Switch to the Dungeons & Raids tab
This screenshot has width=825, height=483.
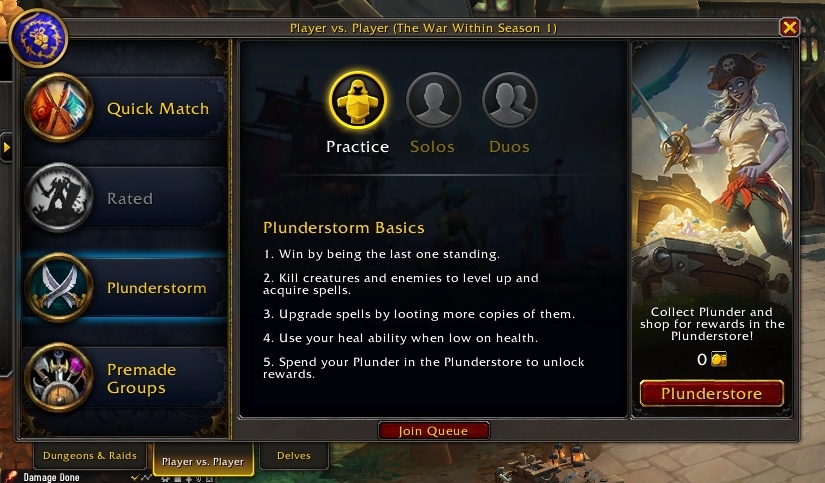click(x=89, y=456)
